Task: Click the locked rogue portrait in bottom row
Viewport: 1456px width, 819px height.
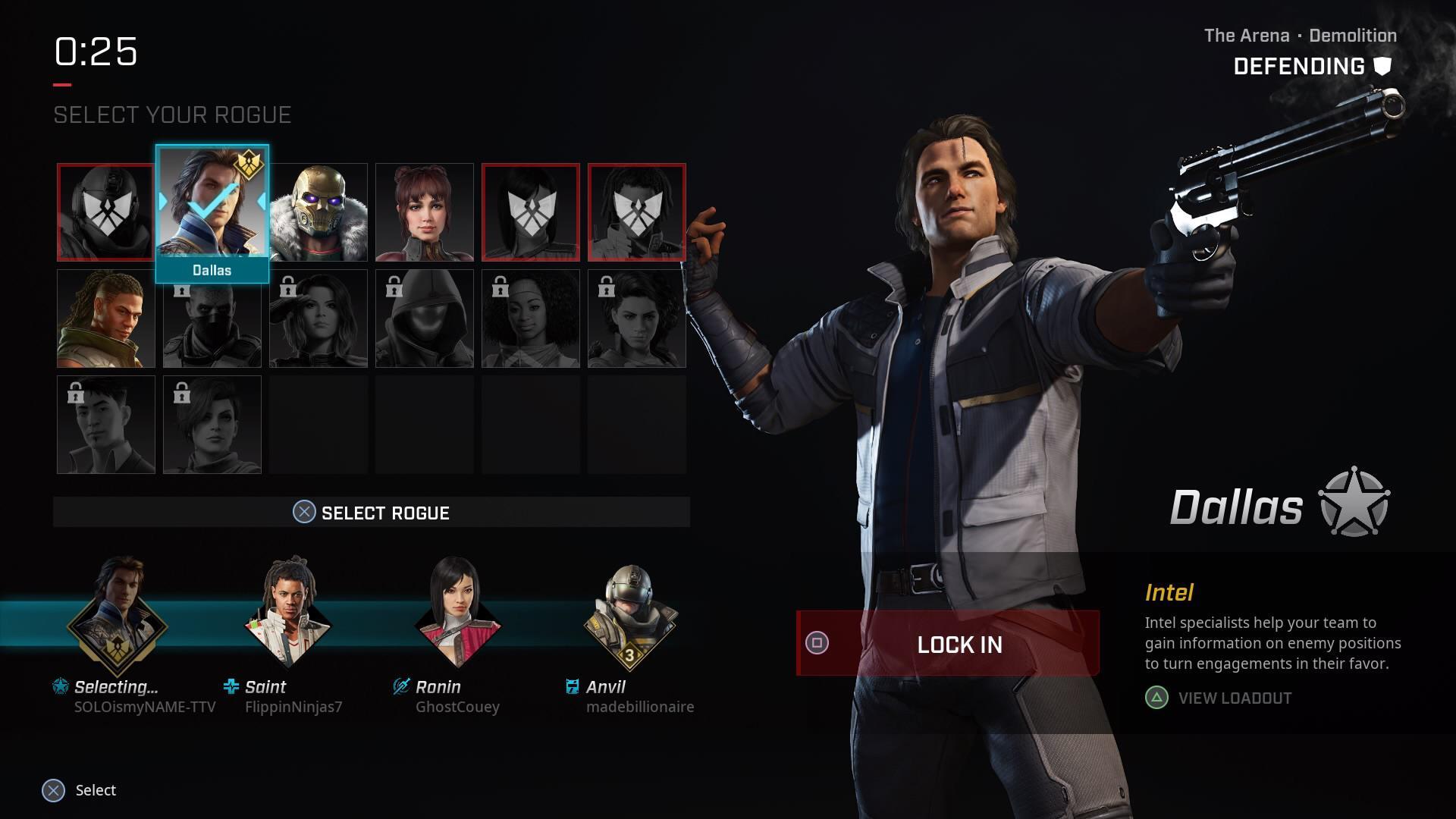Action: click(105, 425)
